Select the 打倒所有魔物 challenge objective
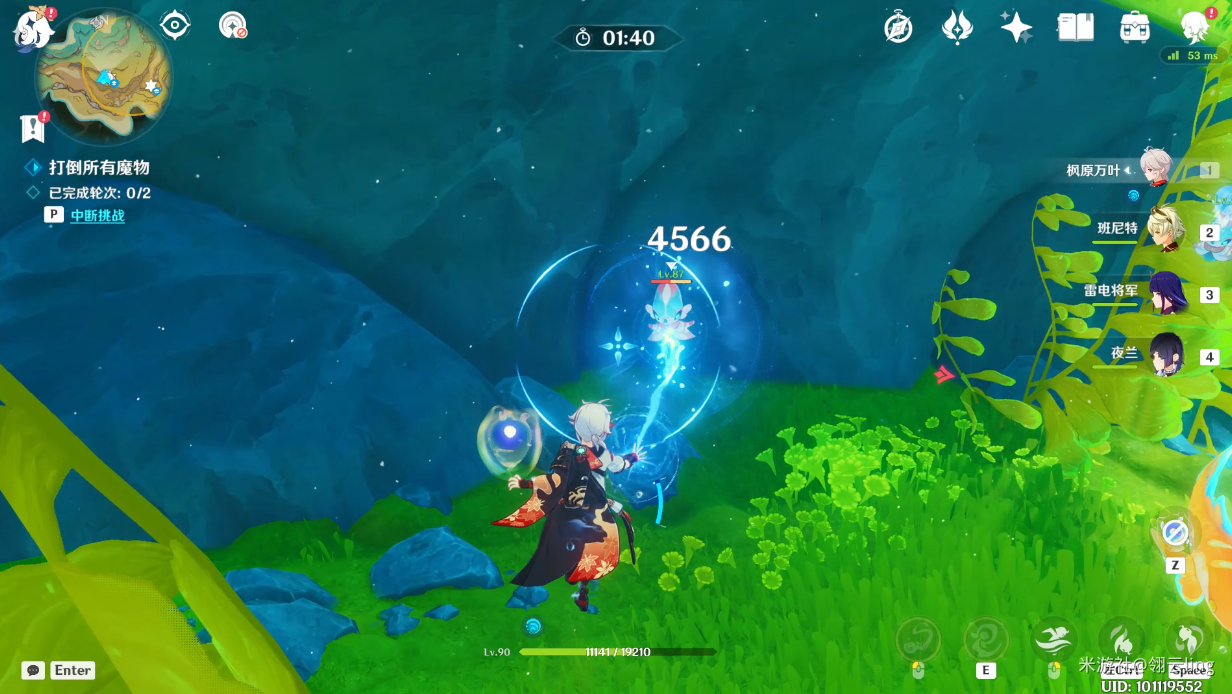The height and width of the screenshot is (694, 1232). [99, 168]
